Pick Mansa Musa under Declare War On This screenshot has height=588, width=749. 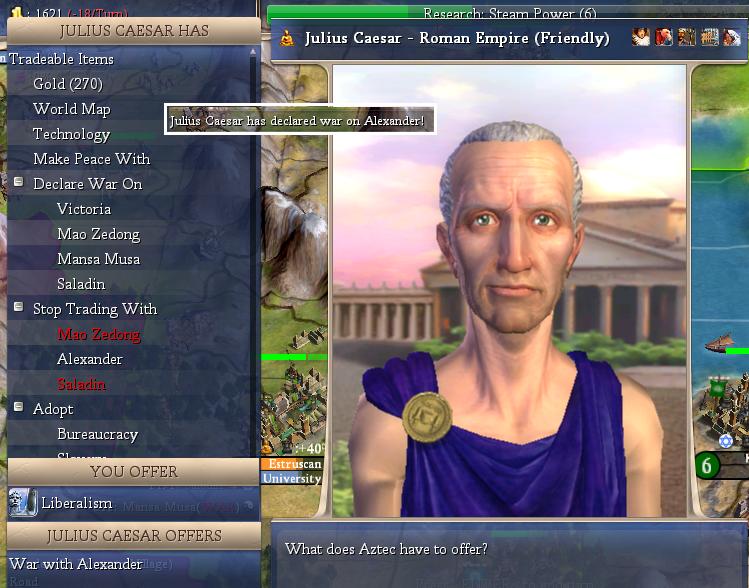click(98, 259)
